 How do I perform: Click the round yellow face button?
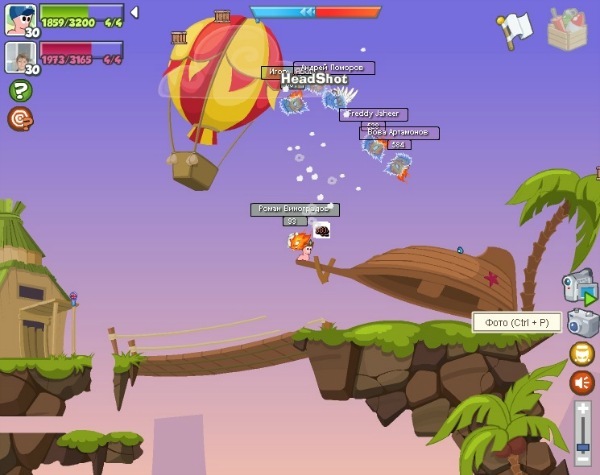[x=582, y=354]
